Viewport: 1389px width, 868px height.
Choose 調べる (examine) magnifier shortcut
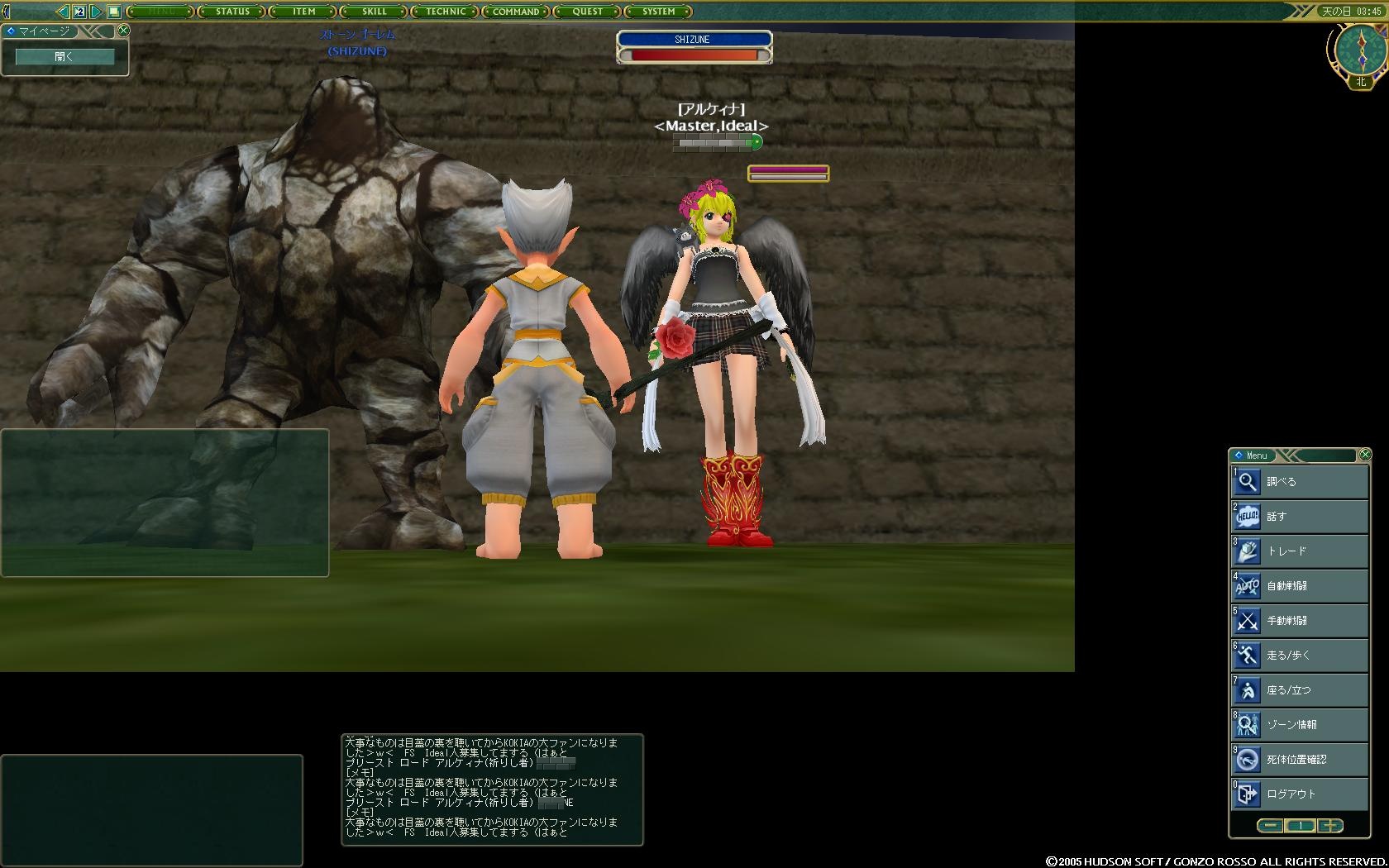[x=1299, y=482]
